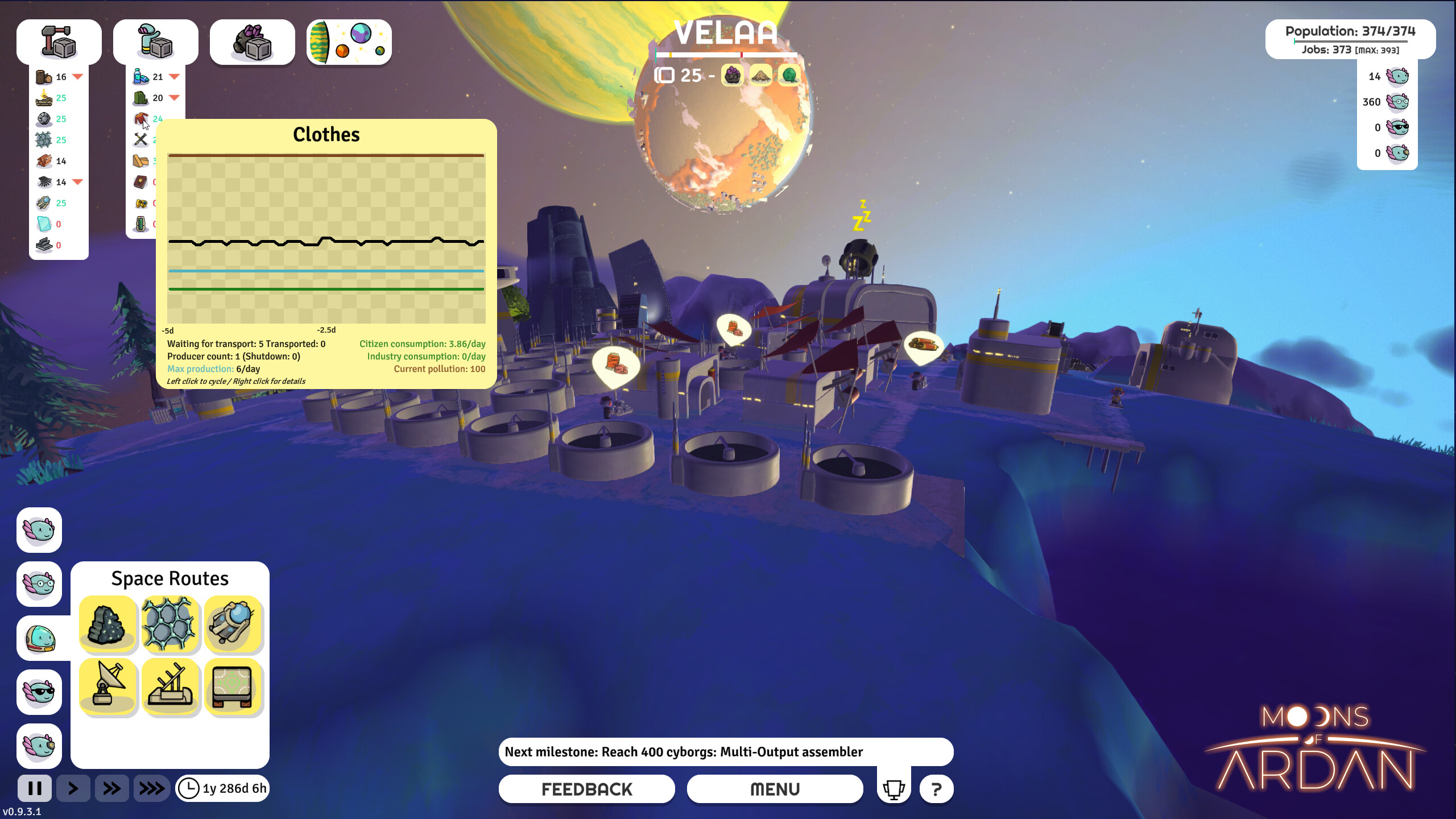Viewport: 1456px width, 819px height.
Task: Expand the water bottle resource dropdown arrow
Action: pos(173,77)
